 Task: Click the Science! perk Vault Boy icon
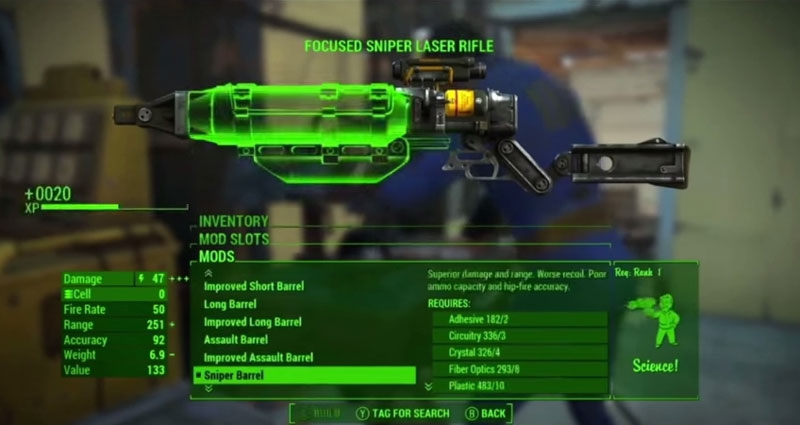click(655, 319)
